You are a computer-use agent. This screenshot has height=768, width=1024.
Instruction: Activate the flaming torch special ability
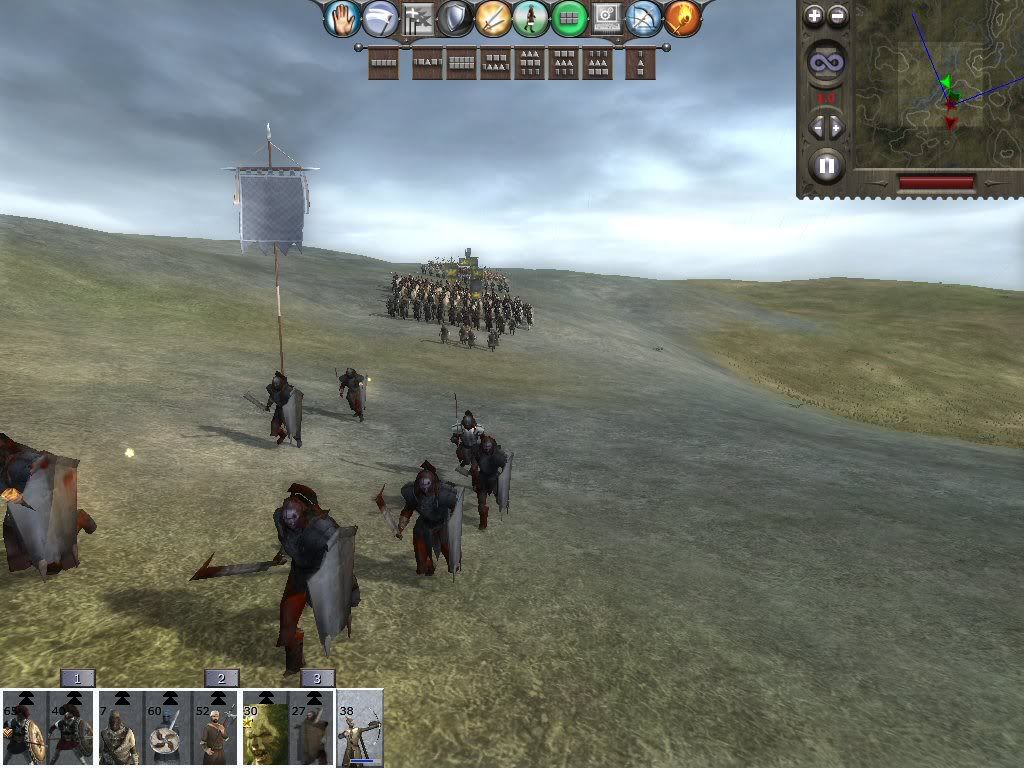pos(682,18)
